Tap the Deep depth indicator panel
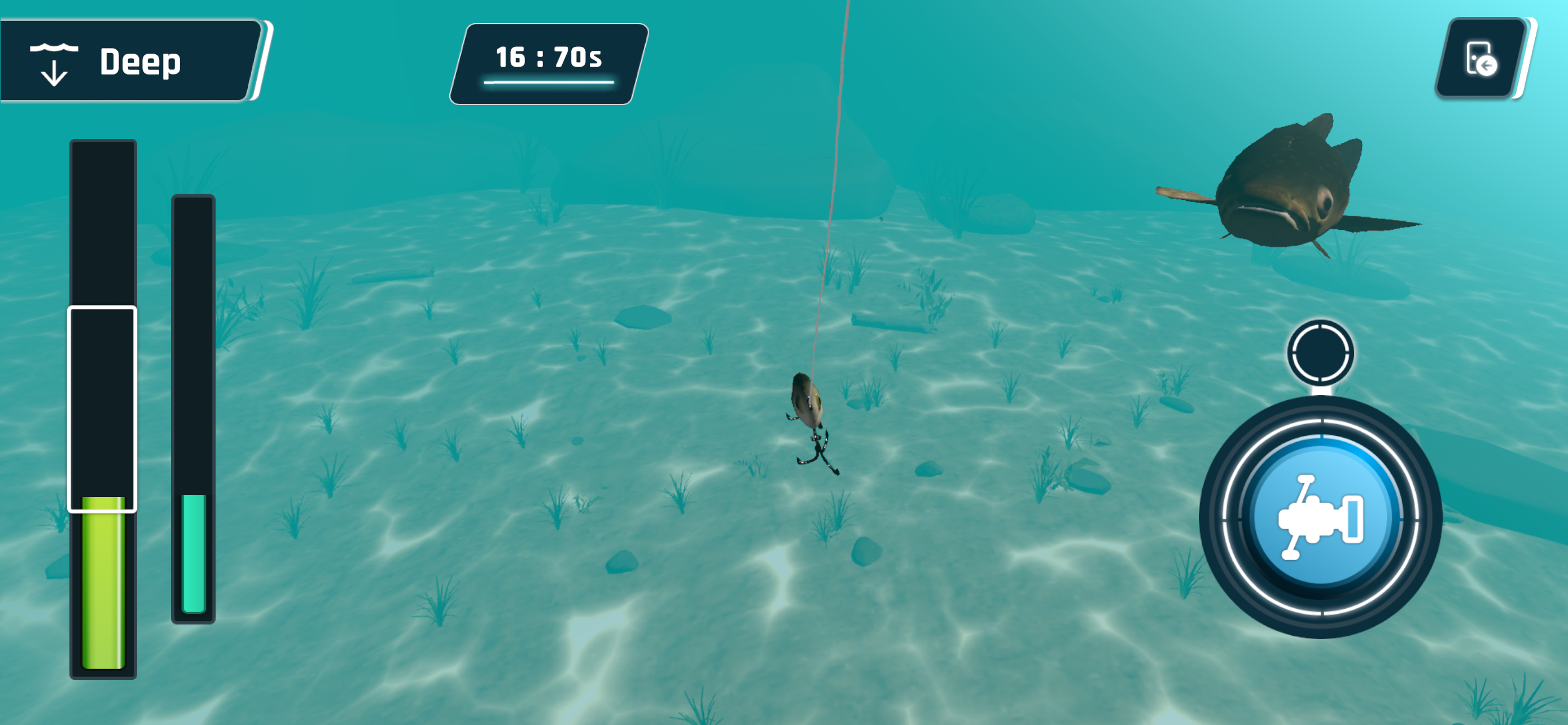Image resolution: width=1568 pixels, height=725 pixels. tap(128, 61)
